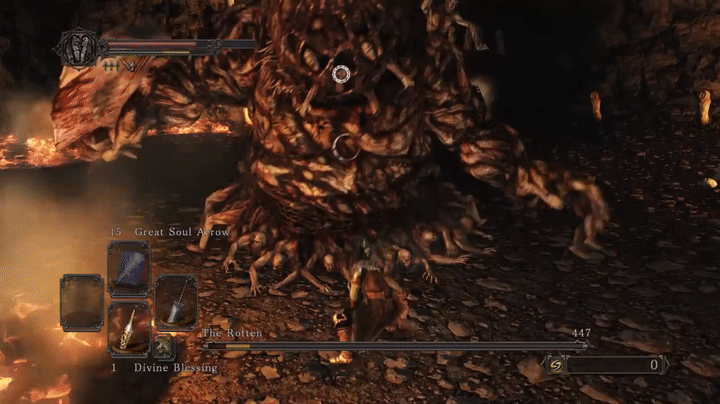720x404 pixels.
Task: Click the right-hand weapon slot
Action: [x=176, y=302]
